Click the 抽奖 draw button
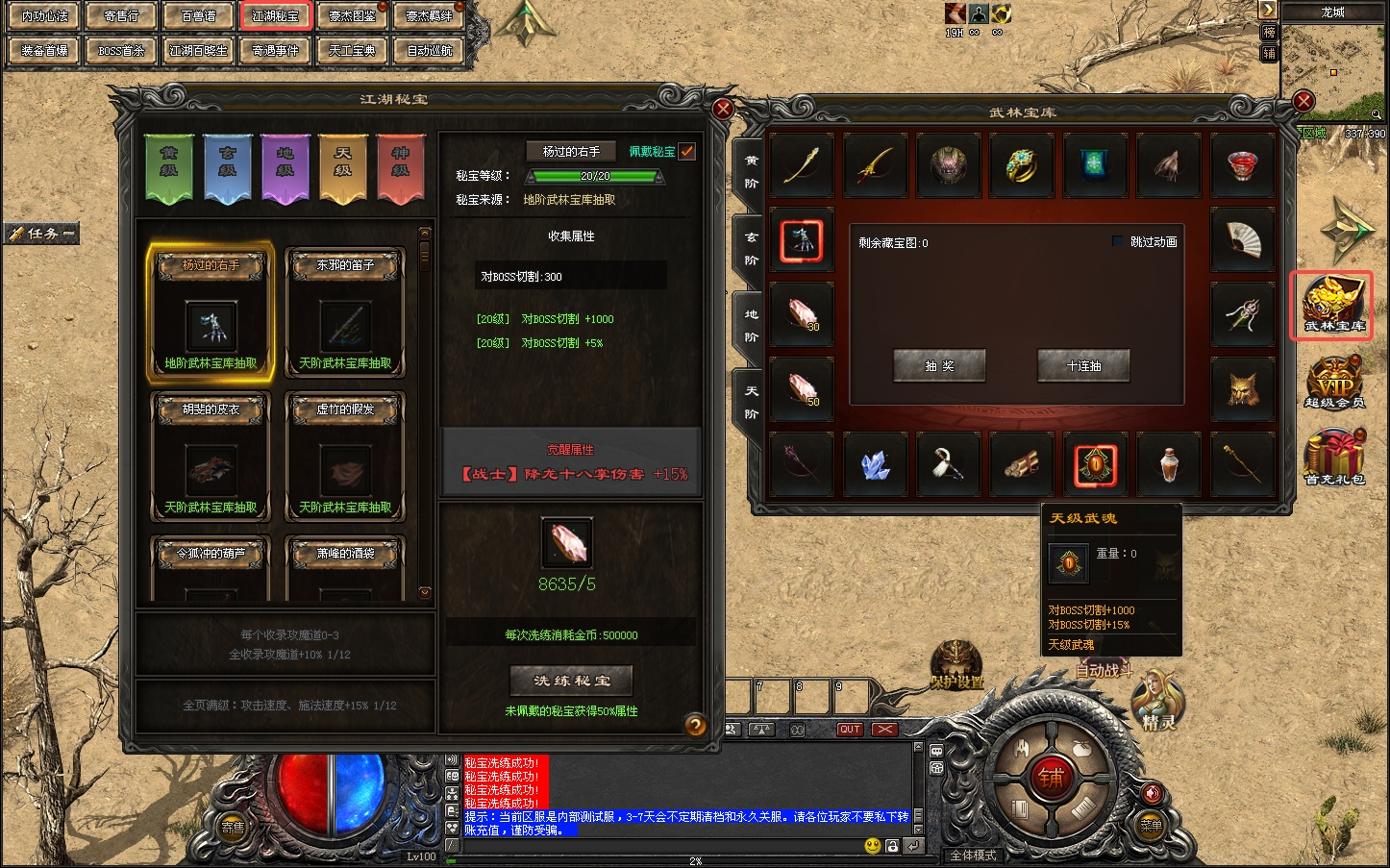 point(939,366)
